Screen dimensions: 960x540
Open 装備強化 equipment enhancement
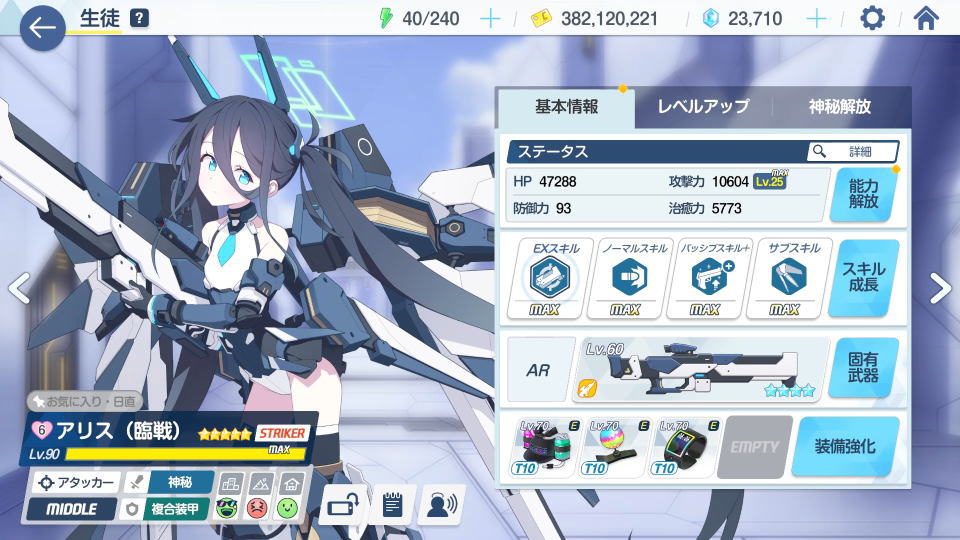click(x=845, y=446)
